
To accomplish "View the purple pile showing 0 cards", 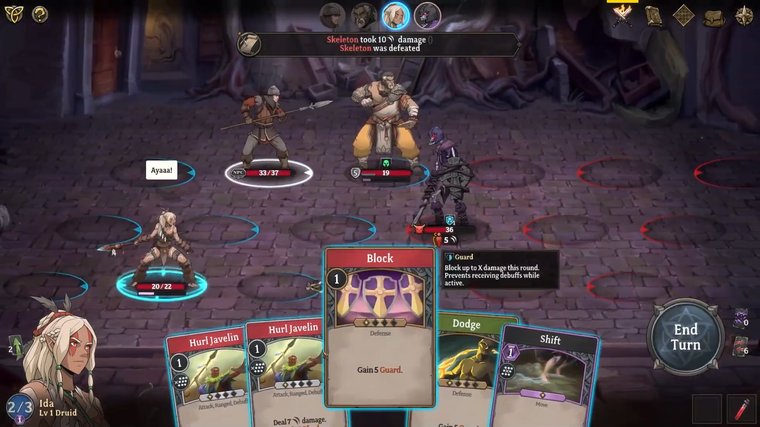I will coord(739,318).
